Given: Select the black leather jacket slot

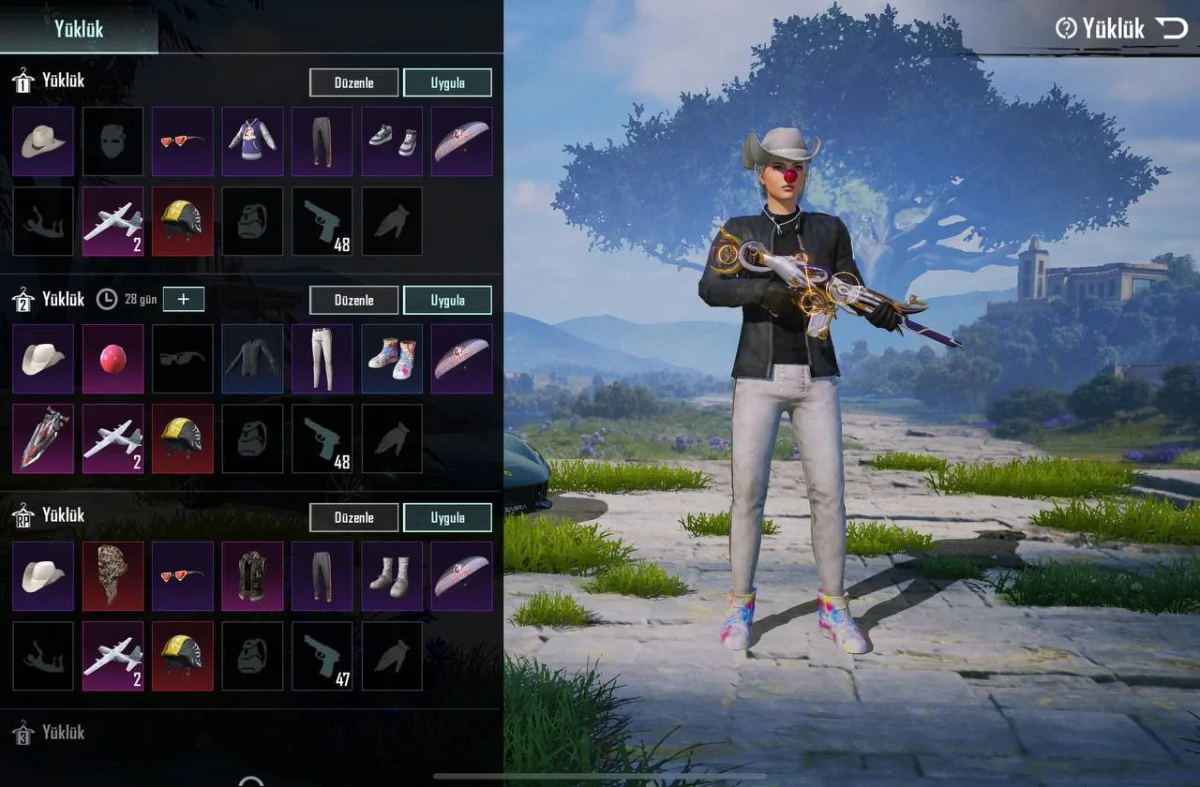Looking at the screenshot, I should click(x=252, y=358).
